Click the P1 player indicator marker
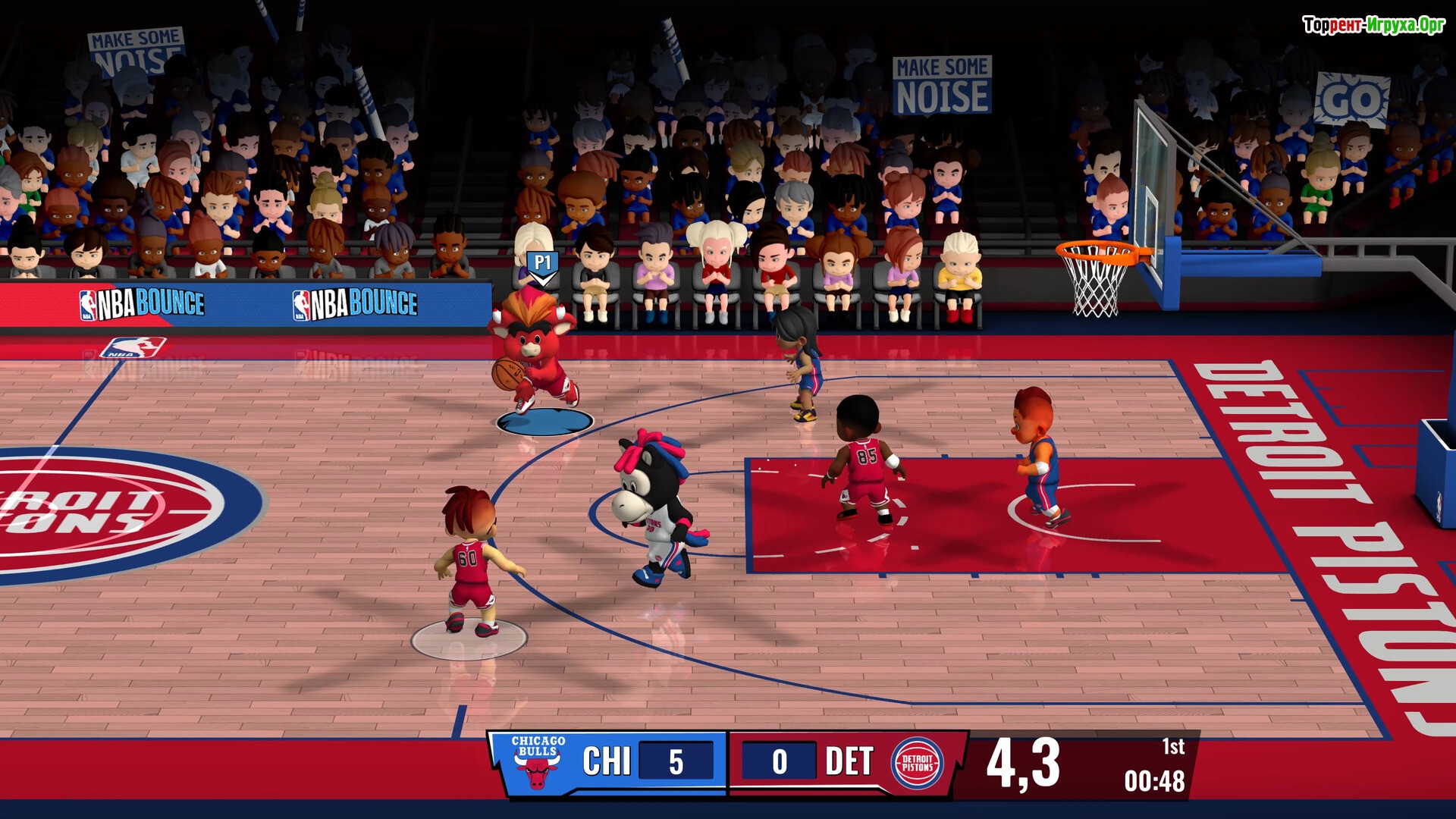This screenshot has height=819, width=1456. coord(542,265)
